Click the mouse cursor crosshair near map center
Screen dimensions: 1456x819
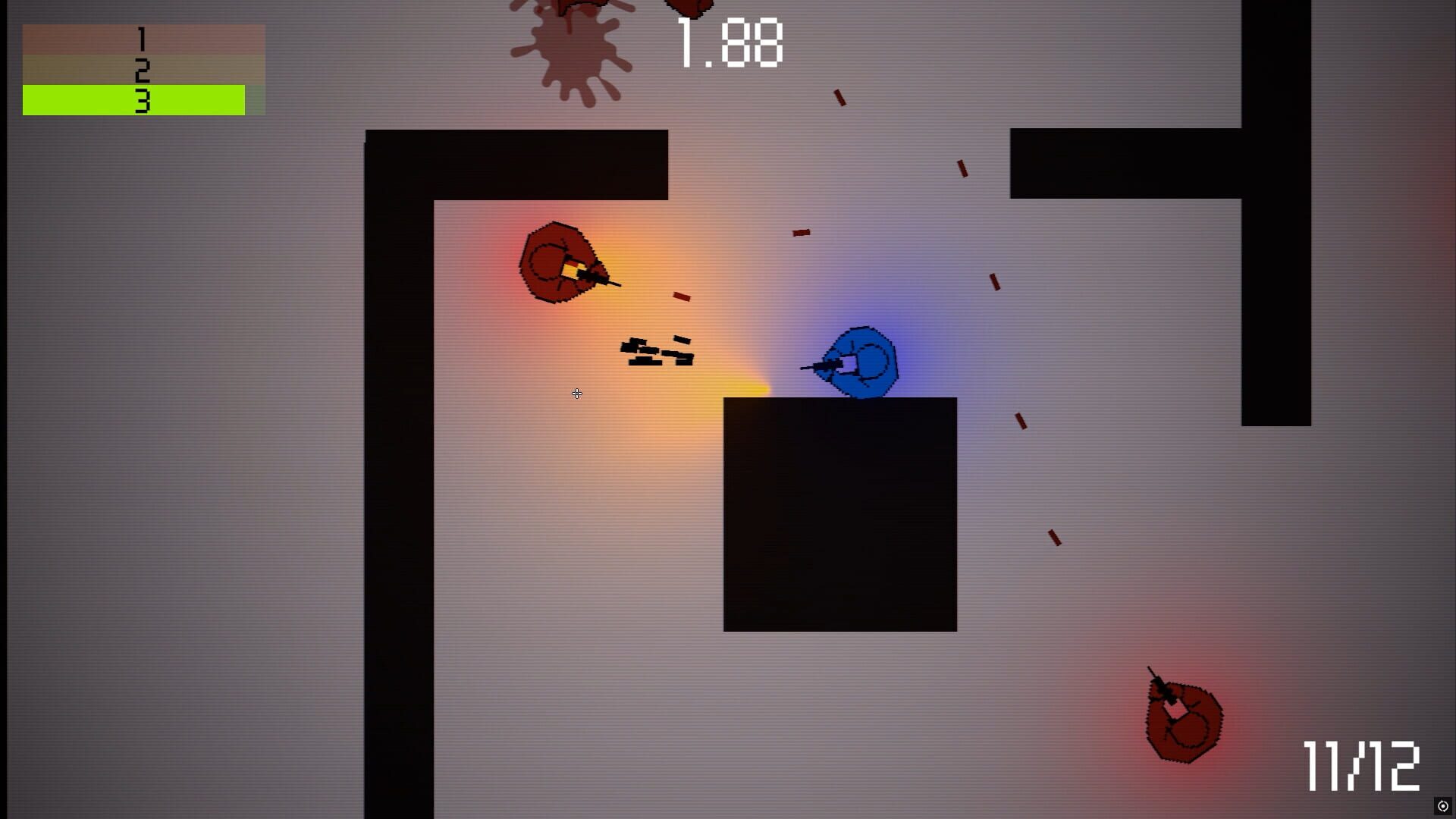(x=577, y=394)
